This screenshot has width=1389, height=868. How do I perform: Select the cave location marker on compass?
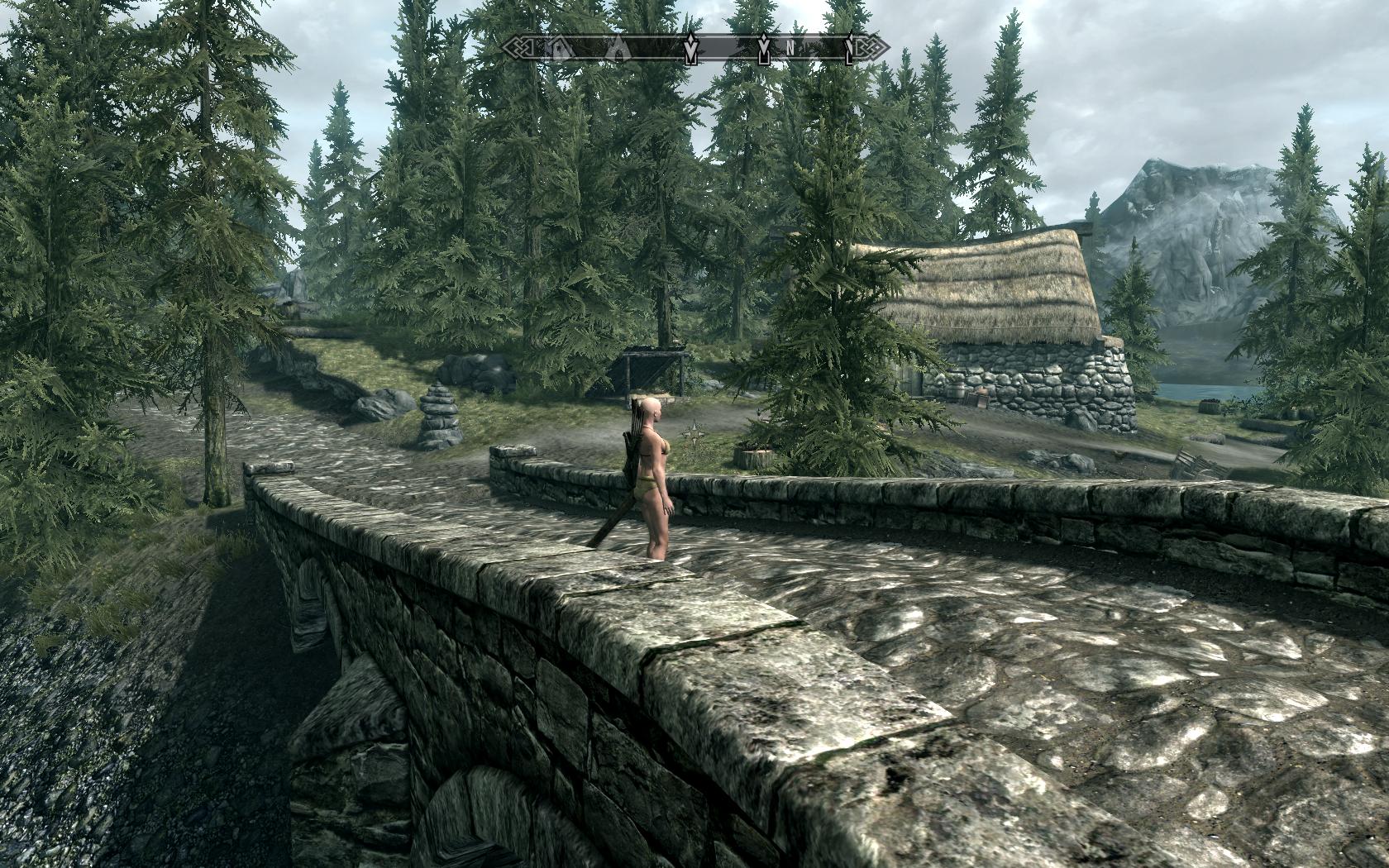(x=618, y=50)
